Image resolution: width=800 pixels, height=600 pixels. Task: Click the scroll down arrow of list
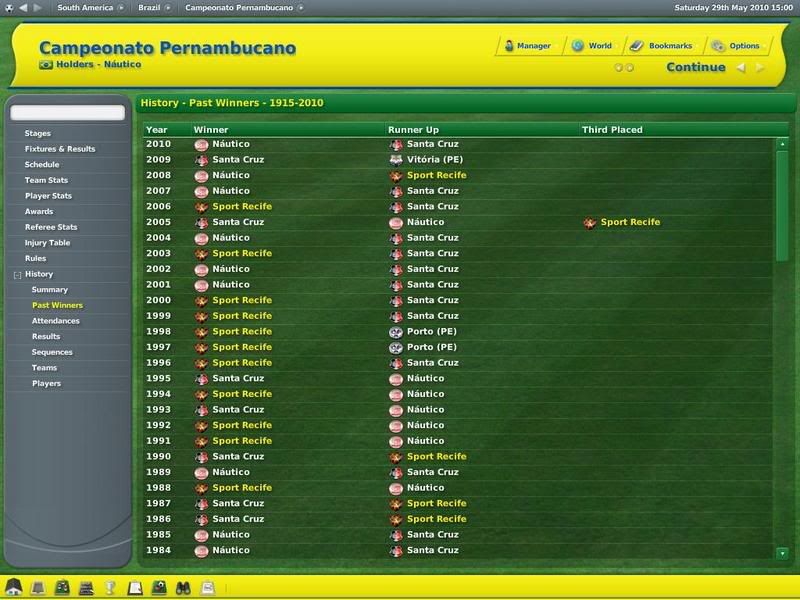pyautogui.click(x=782, y=553)
